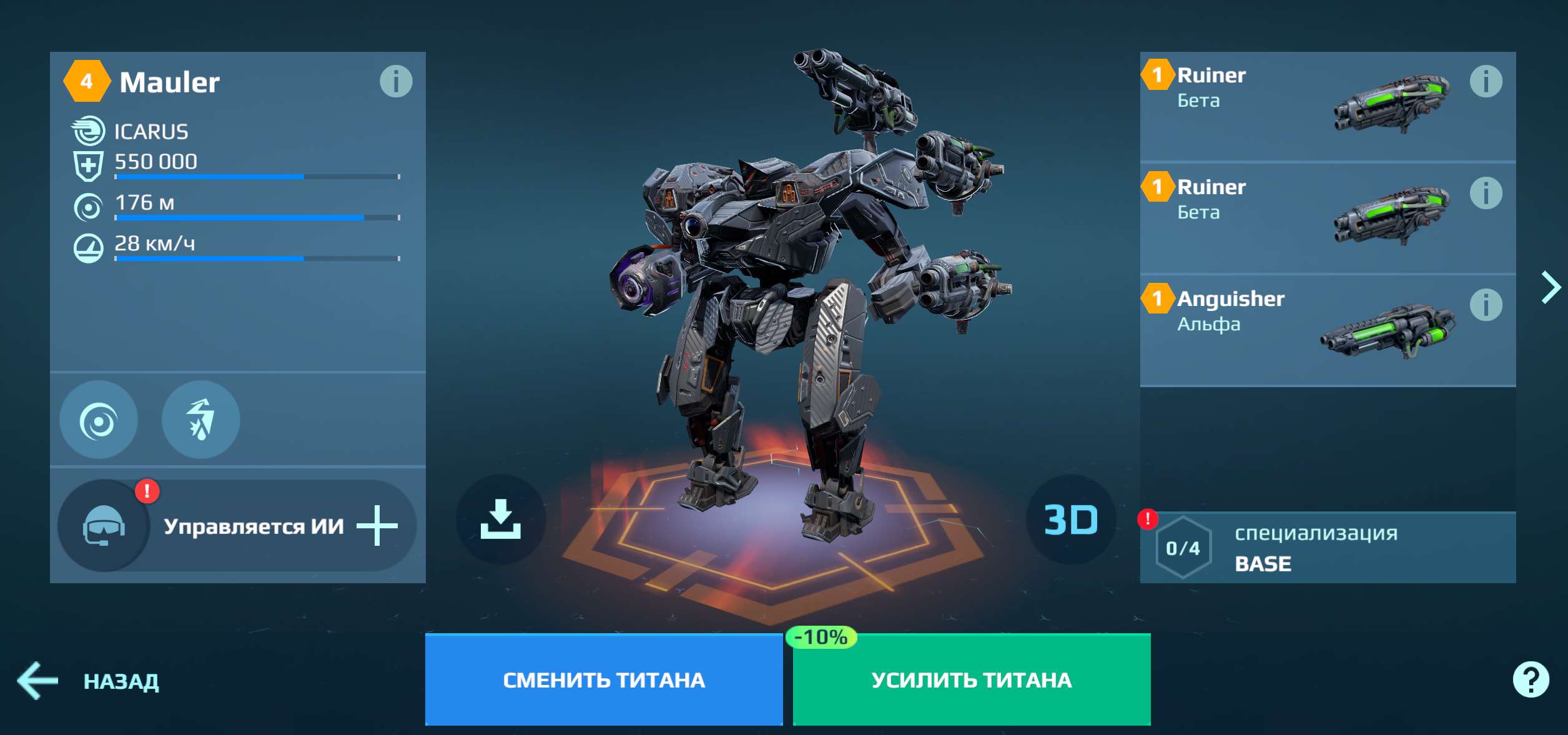This screenshot has height=735, width=1568.
Task: Click the ICARUS faction icon
Action: [x=89, y=132]
